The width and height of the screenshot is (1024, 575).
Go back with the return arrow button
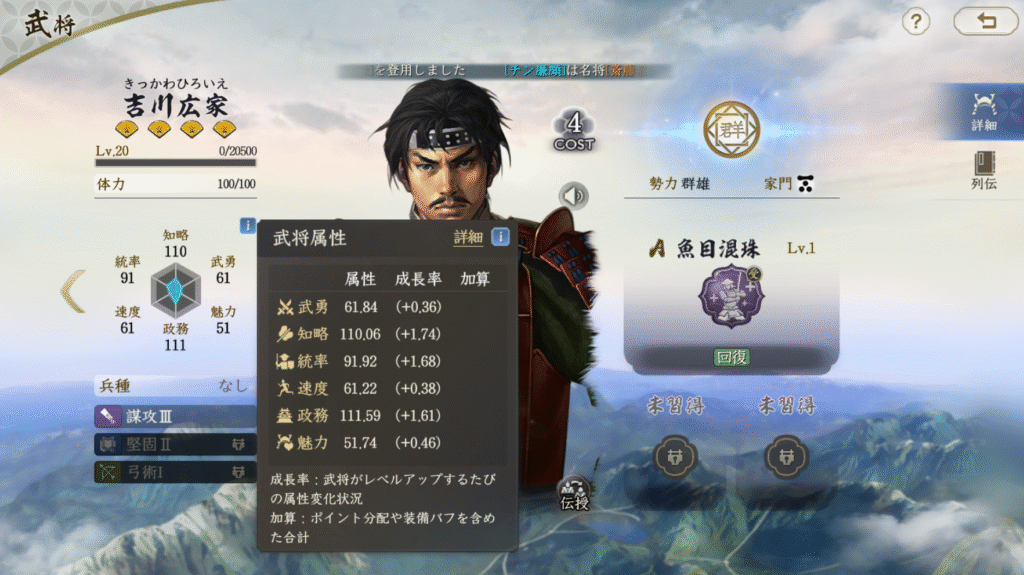click(985, 21)
